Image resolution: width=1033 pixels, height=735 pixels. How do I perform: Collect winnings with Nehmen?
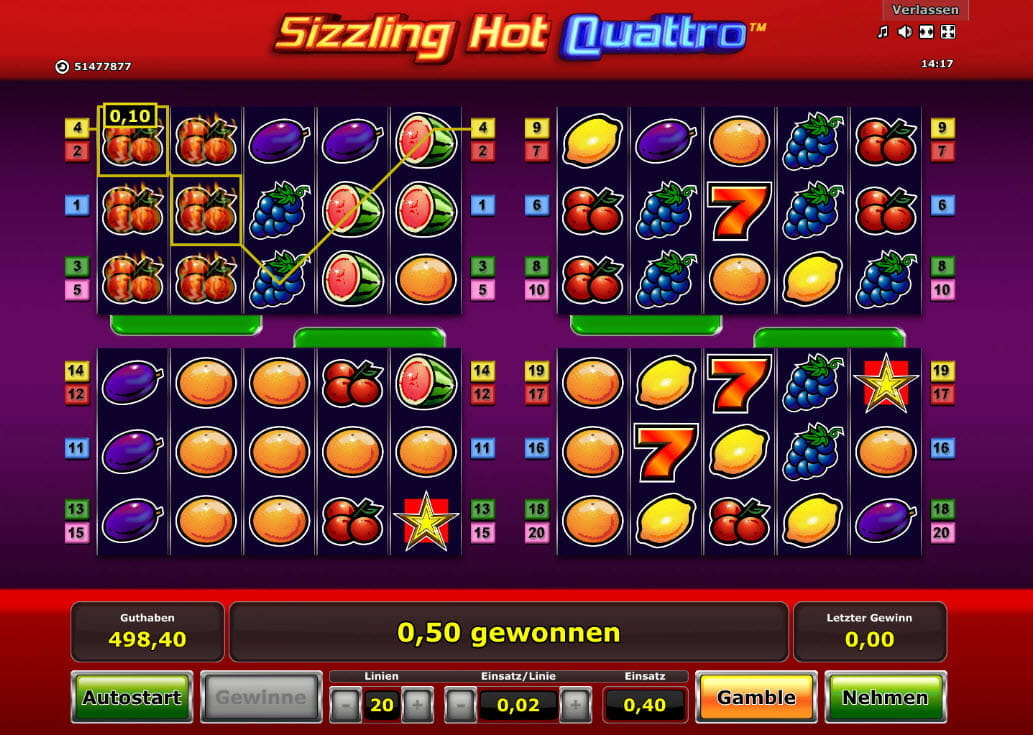click(x=883, y=697)
